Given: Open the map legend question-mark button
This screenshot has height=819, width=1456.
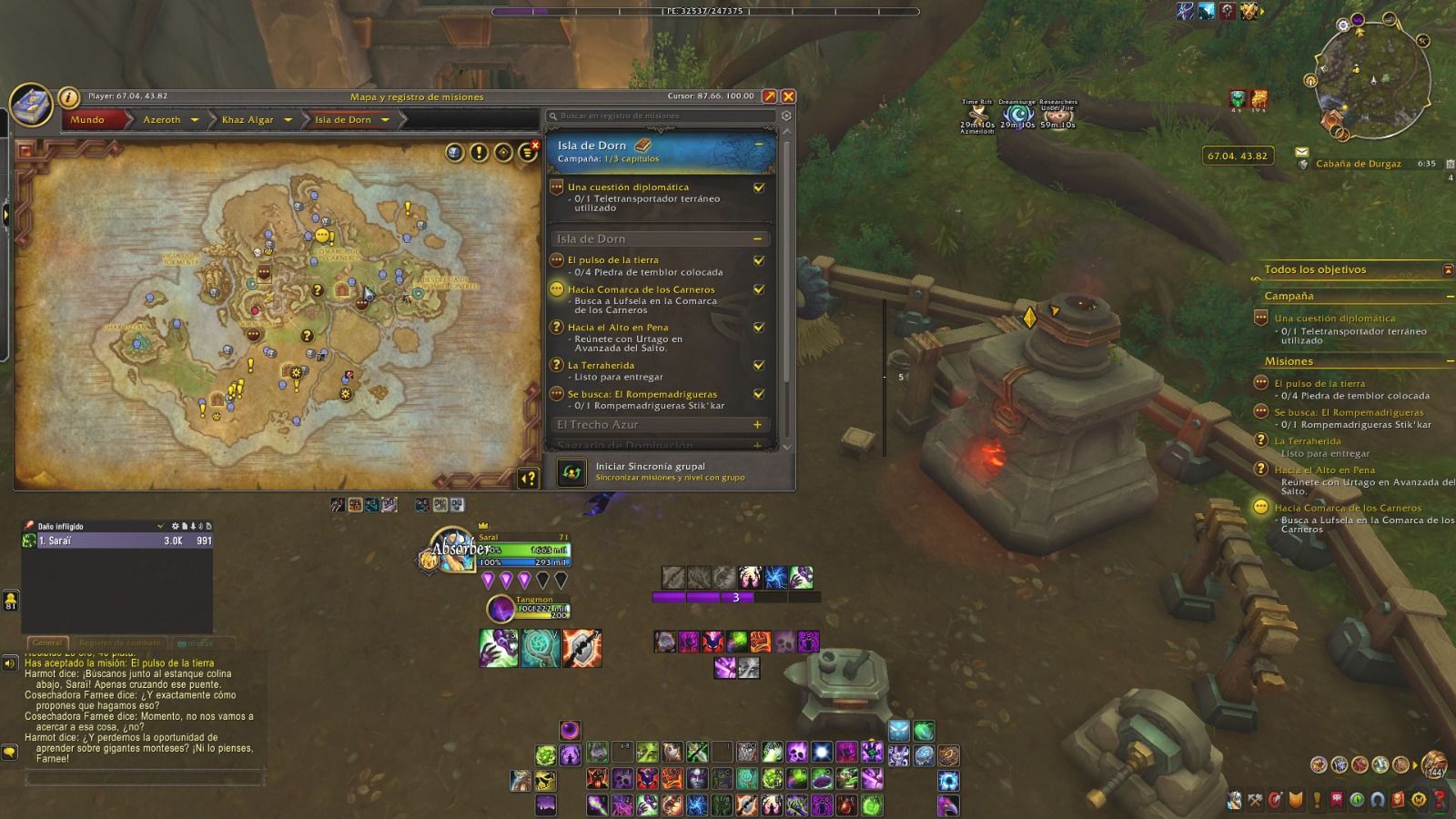Looking at the screenshot, I should (x=528, y=478).
